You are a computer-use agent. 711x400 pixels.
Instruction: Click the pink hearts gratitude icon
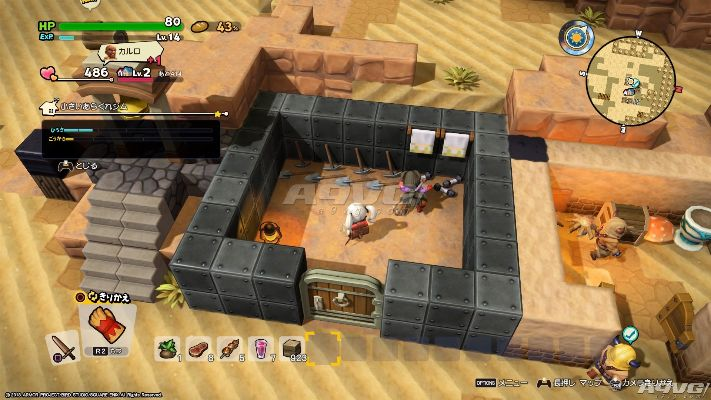tap(49, 72)
